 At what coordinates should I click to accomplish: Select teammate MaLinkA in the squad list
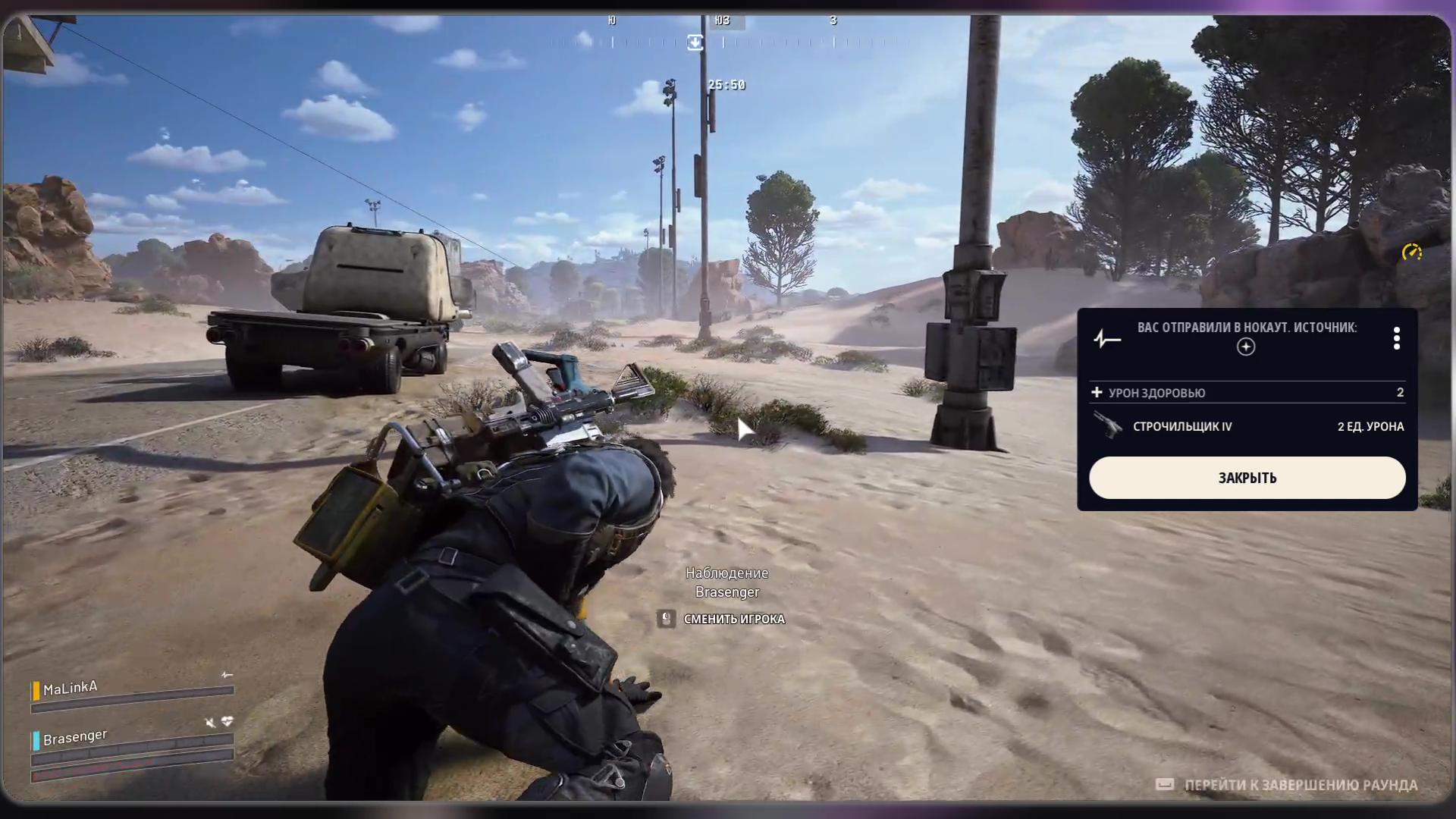click(x=71, y=689)
